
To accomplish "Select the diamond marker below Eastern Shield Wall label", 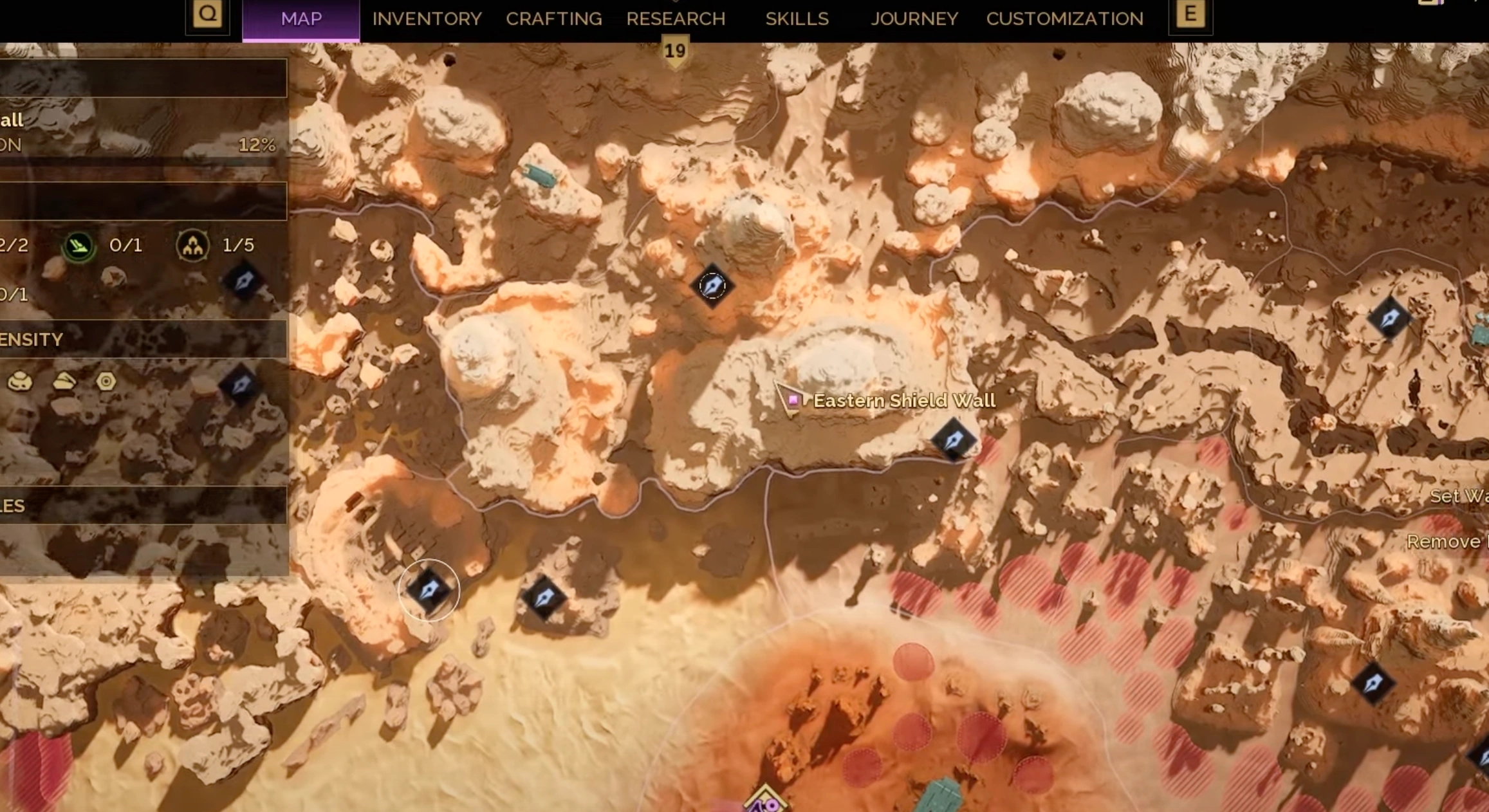I will (954, 440).
